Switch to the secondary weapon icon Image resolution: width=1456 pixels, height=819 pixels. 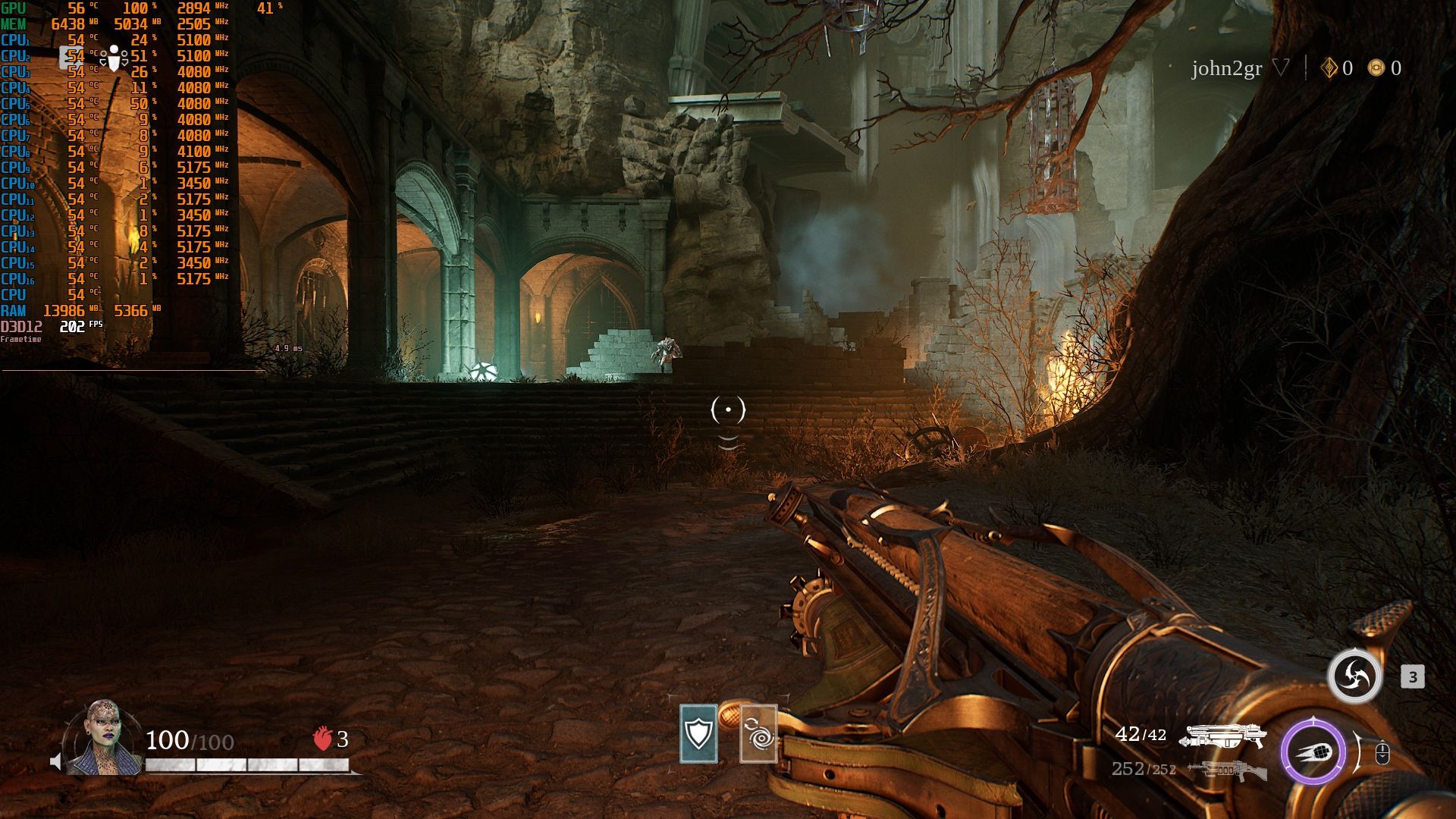point(1226,770)
